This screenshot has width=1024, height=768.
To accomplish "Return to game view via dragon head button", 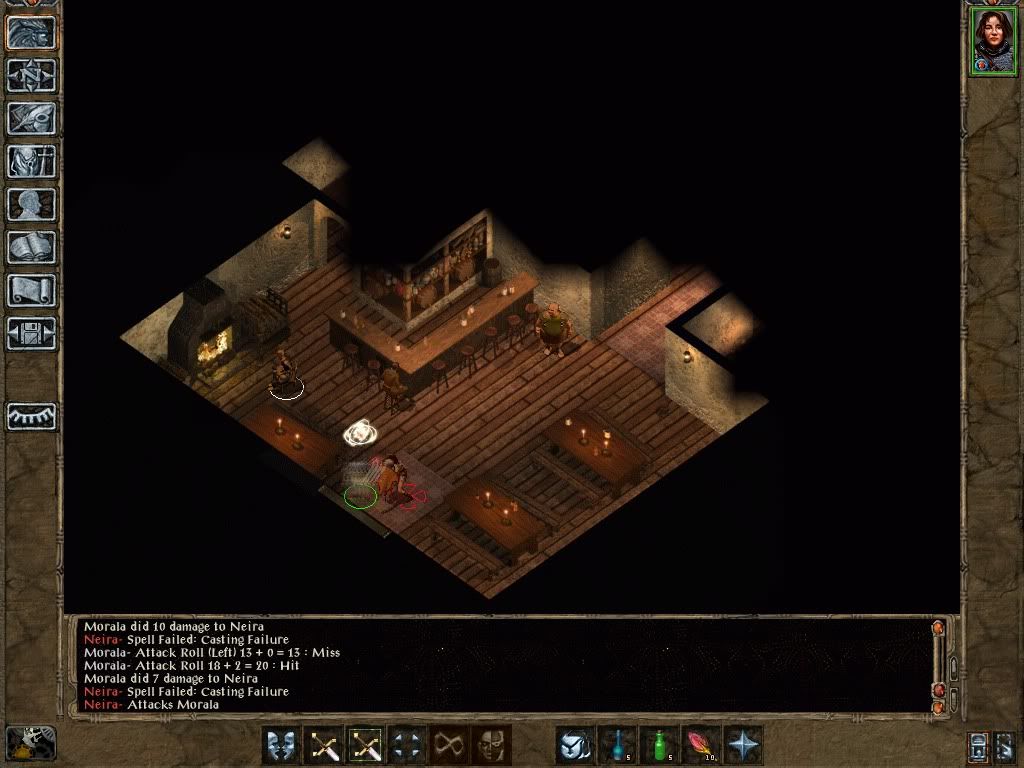I will pos(31,31).
